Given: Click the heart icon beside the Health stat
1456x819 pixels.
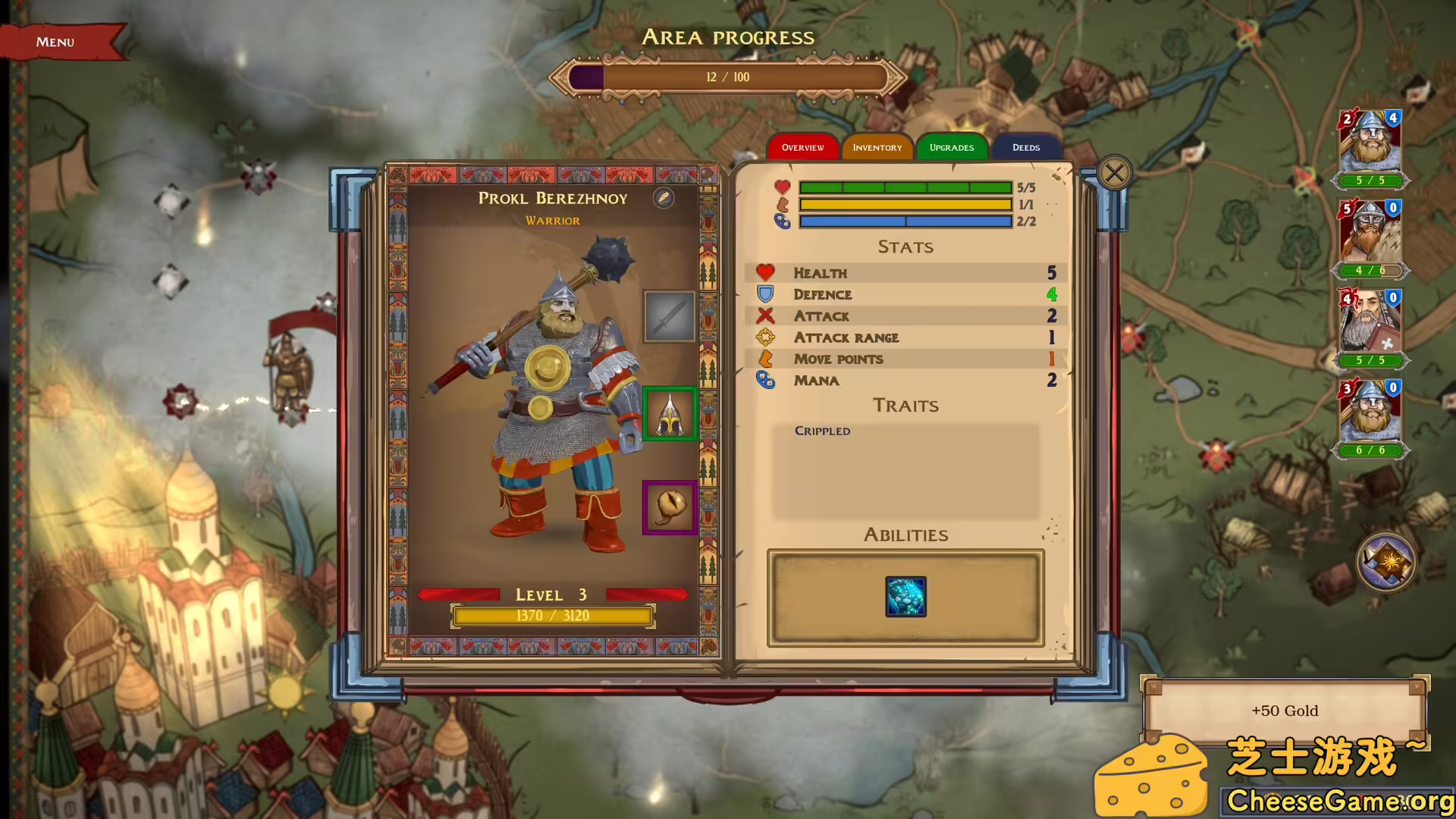Looking at the screenshot, I should (766, 272).
